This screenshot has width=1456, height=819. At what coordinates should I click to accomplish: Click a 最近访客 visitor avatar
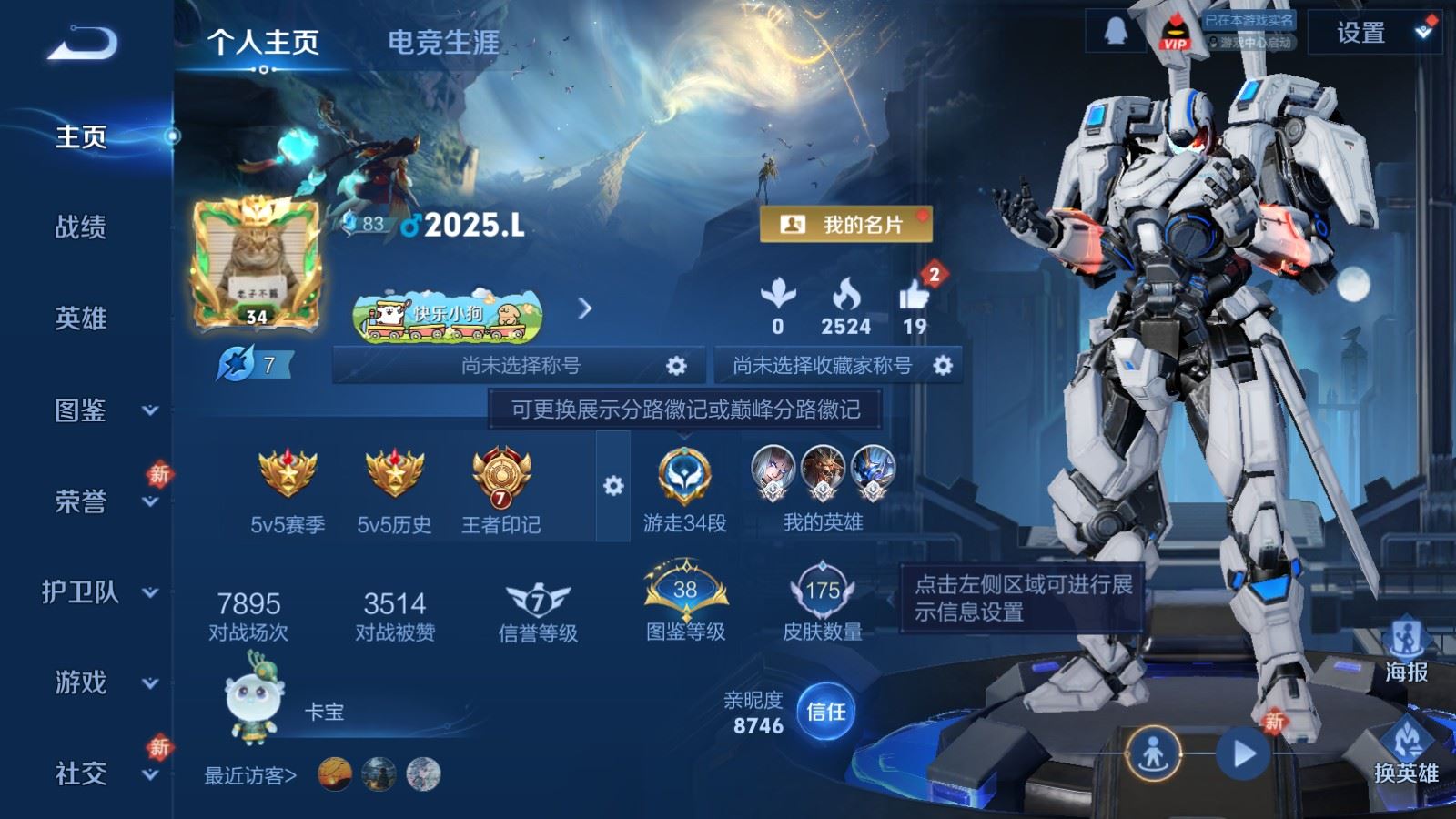click(334, 775)
